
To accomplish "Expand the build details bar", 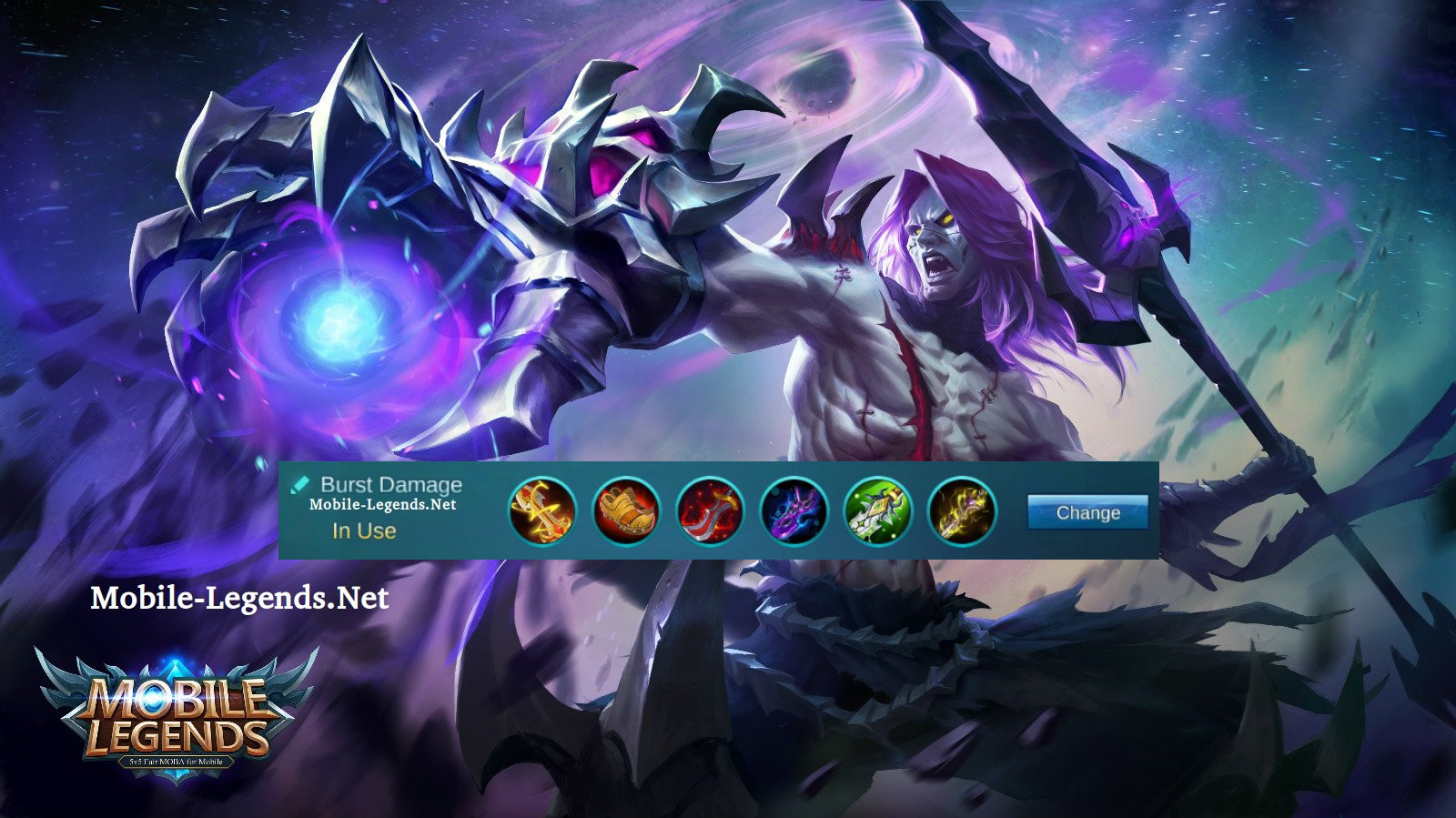I will [x=719, y=512].
